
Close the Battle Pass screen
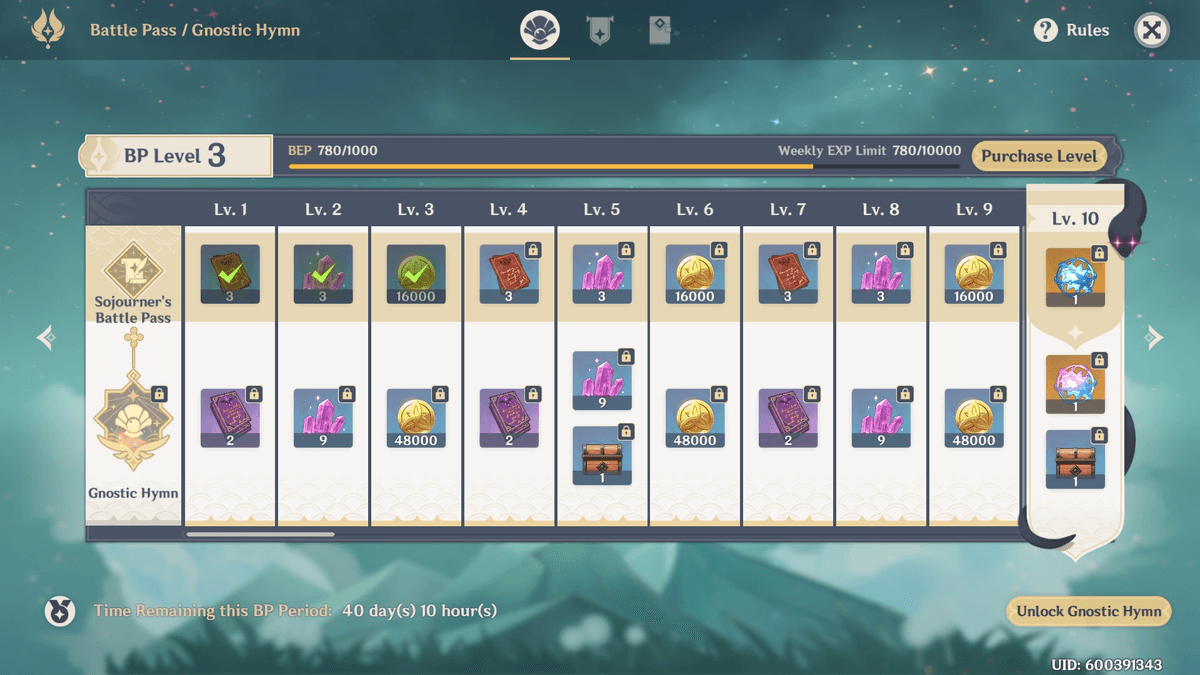click(x=1151, y=30)
